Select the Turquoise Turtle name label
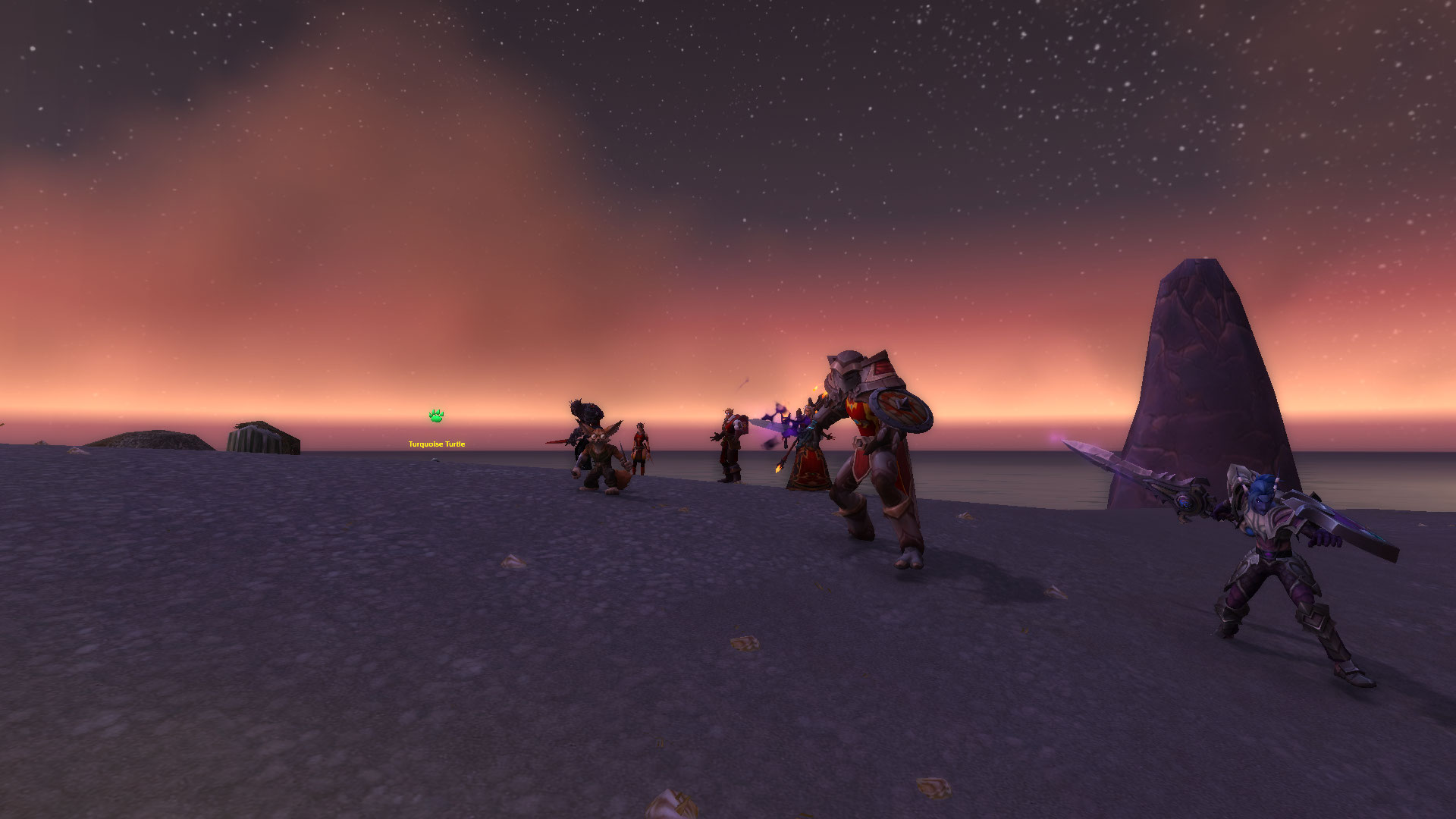 (x=437, y=444)
